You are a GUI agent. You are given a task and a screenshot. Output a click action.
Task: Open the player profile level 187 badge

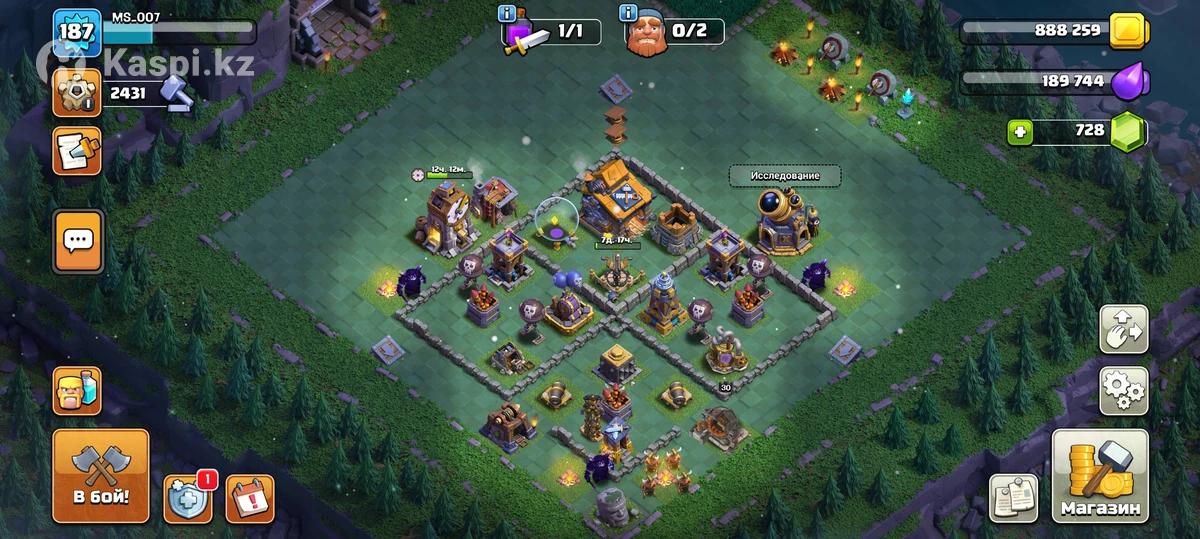point(76,33)
